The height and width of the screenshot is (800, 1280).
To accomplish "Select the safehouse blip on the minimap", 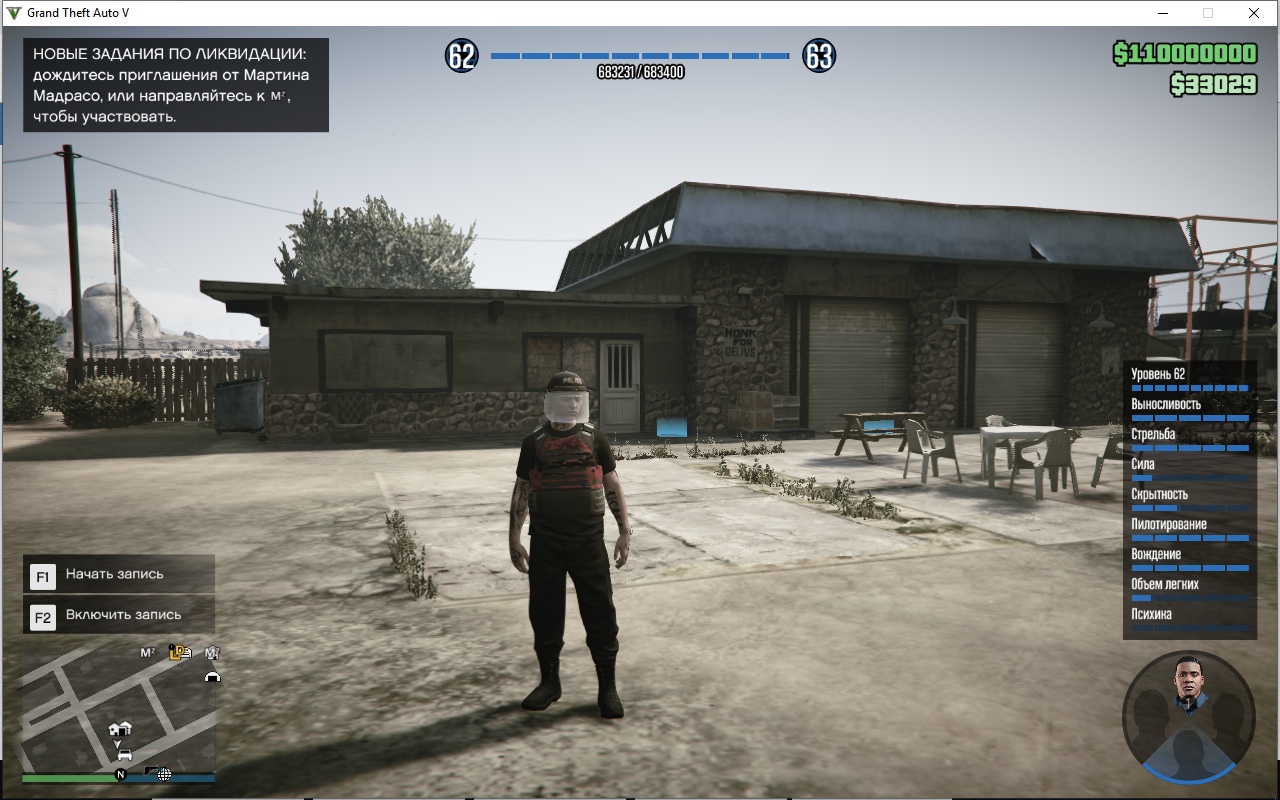I will click(119, 729).
